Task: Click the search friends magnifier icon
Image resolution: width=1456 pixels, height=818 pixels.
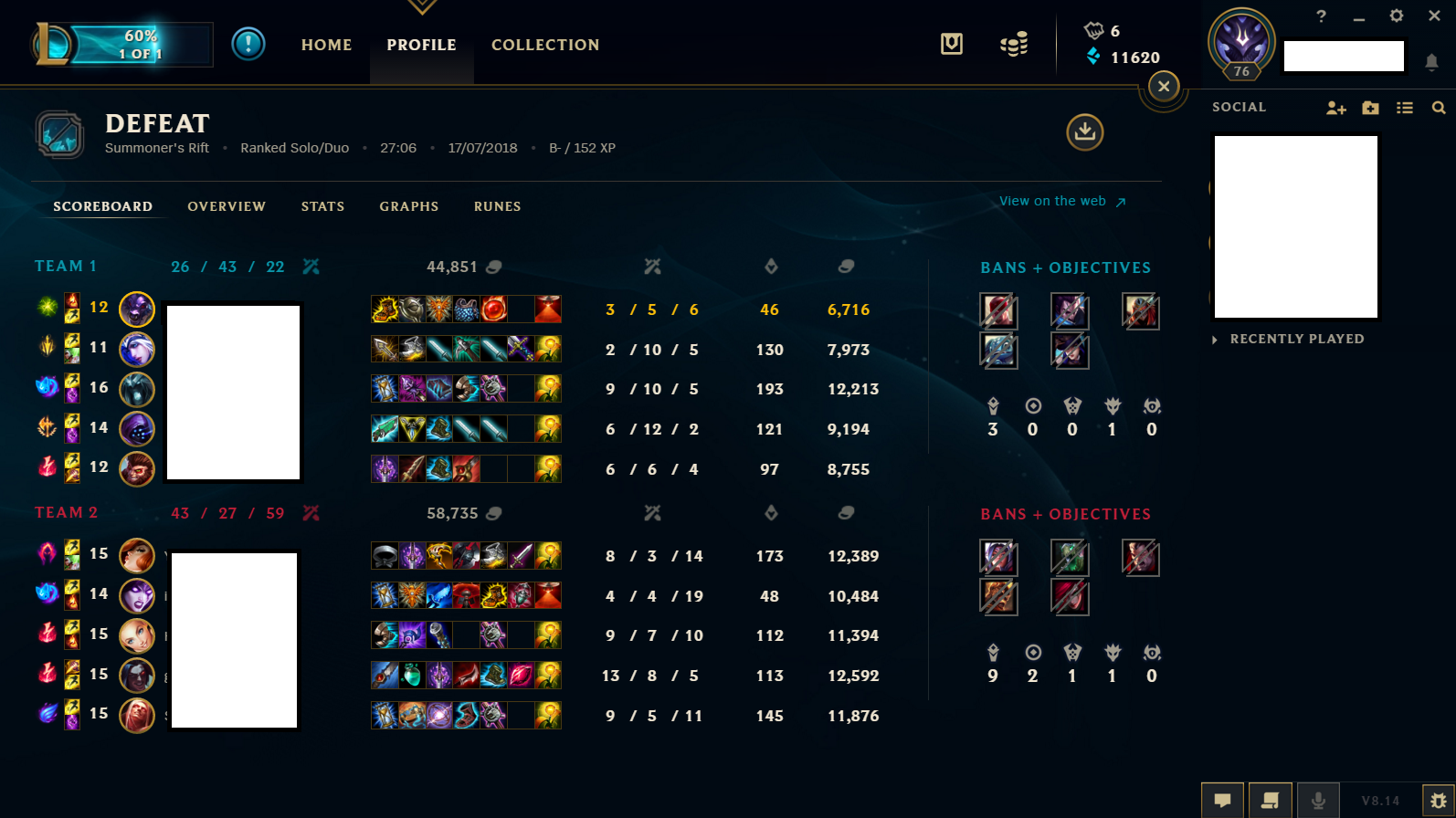Action: 1439,107
